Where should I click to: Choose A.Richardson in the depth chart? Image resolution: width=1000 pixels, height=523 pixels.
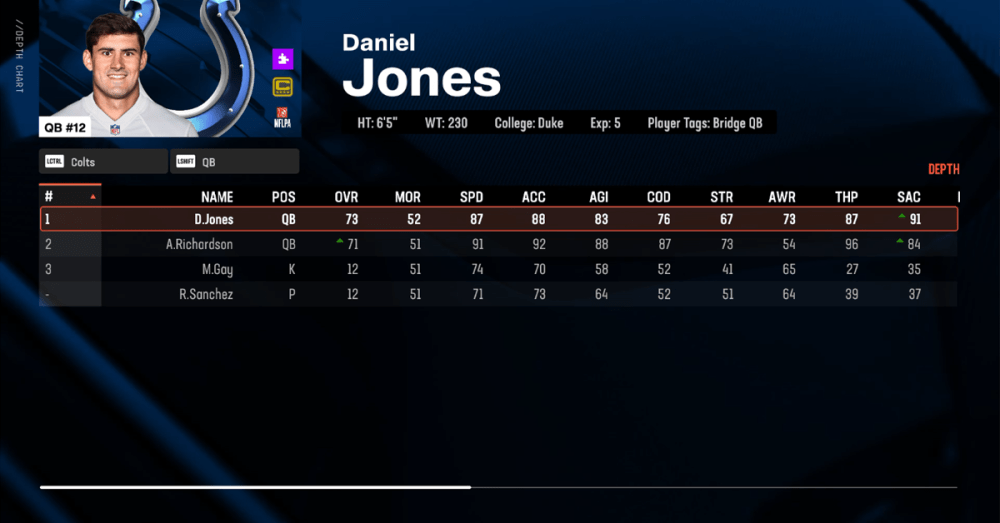(498, 244)
